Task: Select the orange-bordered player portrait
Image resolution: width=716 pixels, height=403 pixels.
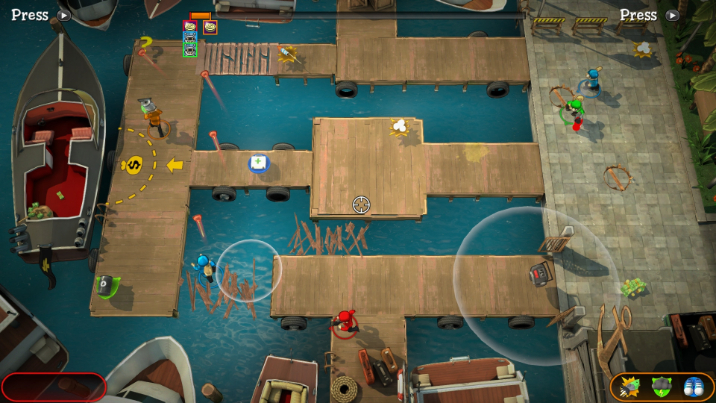Action: [210, 27]
